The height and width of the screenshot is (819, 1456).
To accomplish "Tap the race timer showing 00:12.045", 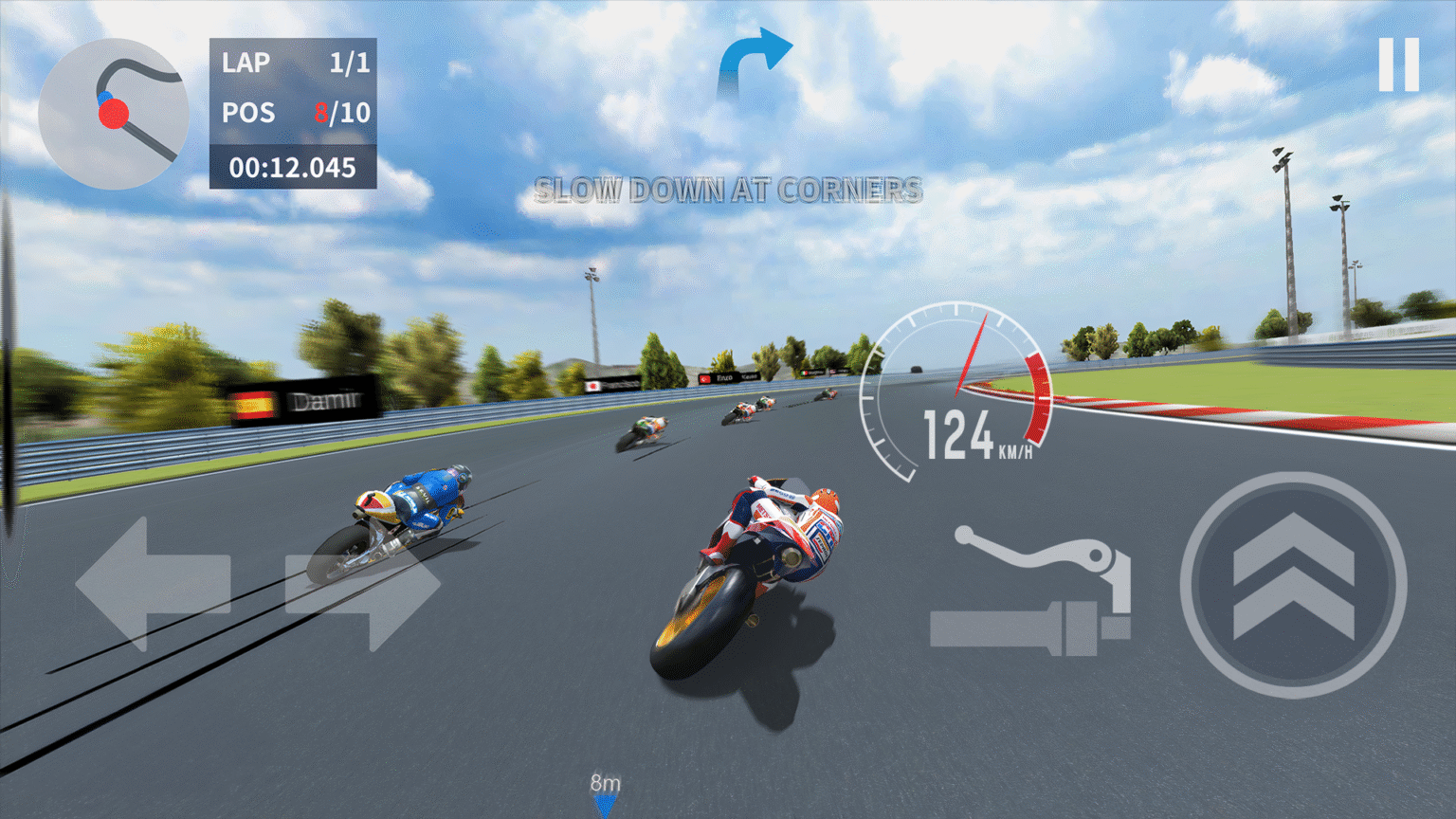I will coord(294,168).
